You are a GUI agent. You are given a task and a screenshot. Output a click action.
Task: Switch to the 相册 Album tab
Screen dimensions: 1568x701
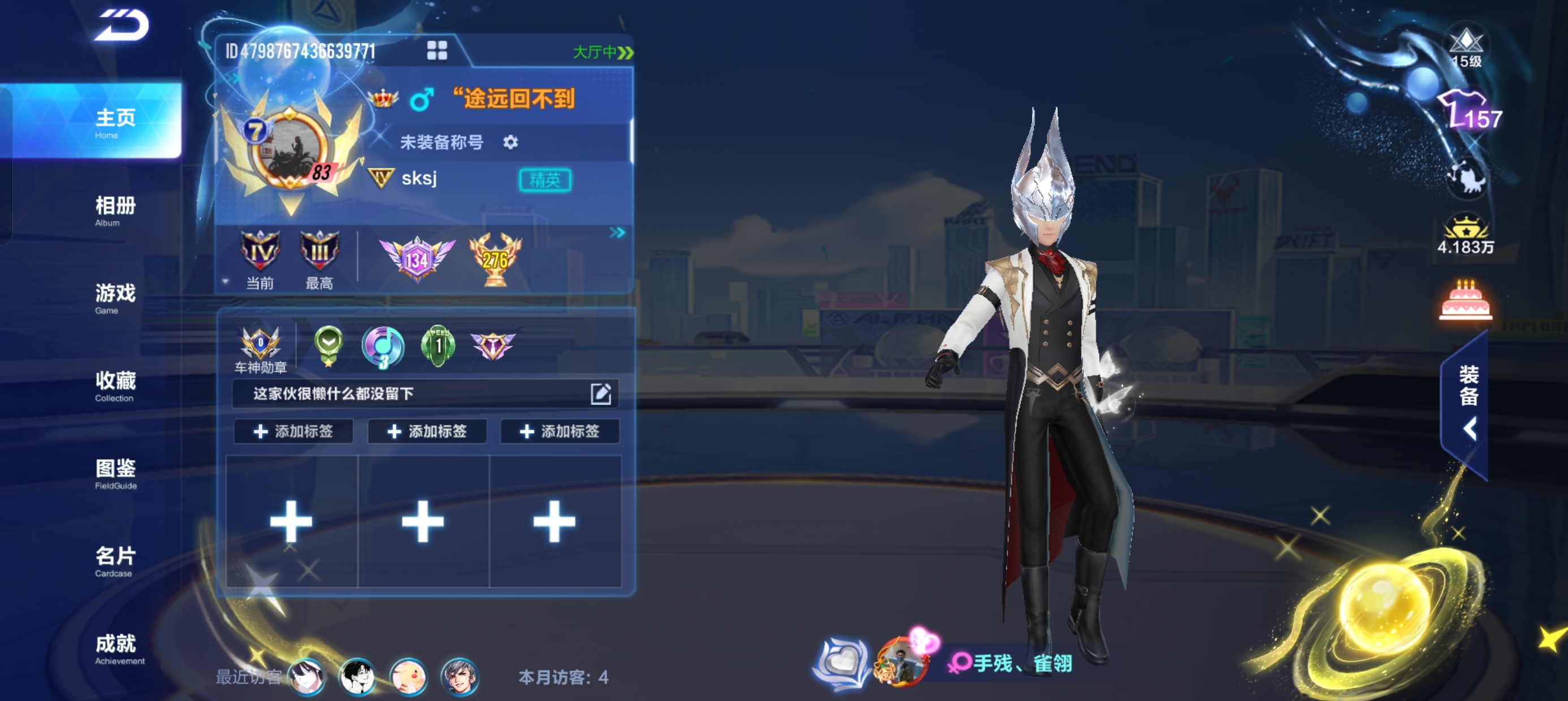(115, 210)
